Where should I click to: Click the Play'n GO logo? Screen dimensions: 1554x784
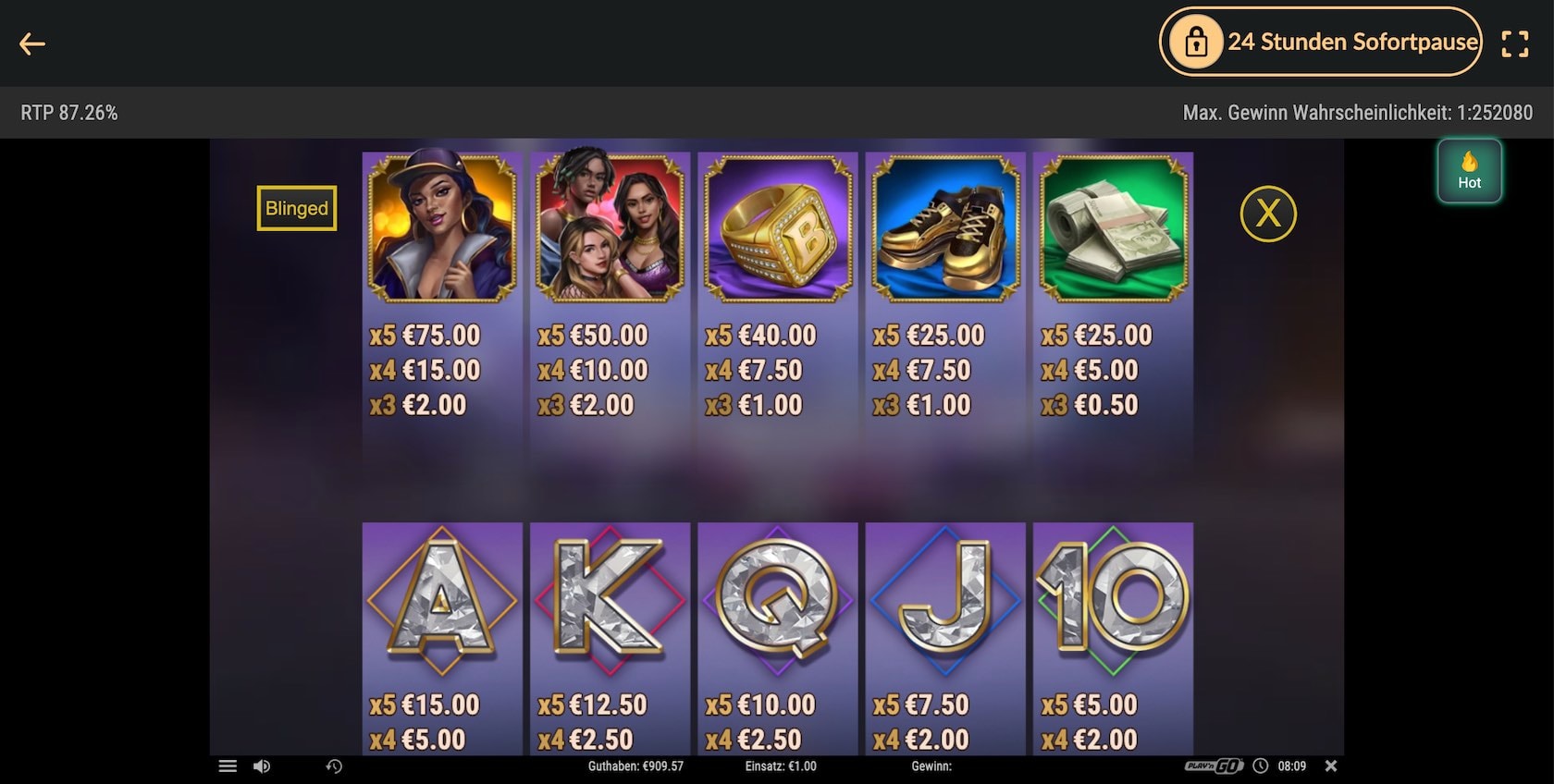(x=1213, y=766)
